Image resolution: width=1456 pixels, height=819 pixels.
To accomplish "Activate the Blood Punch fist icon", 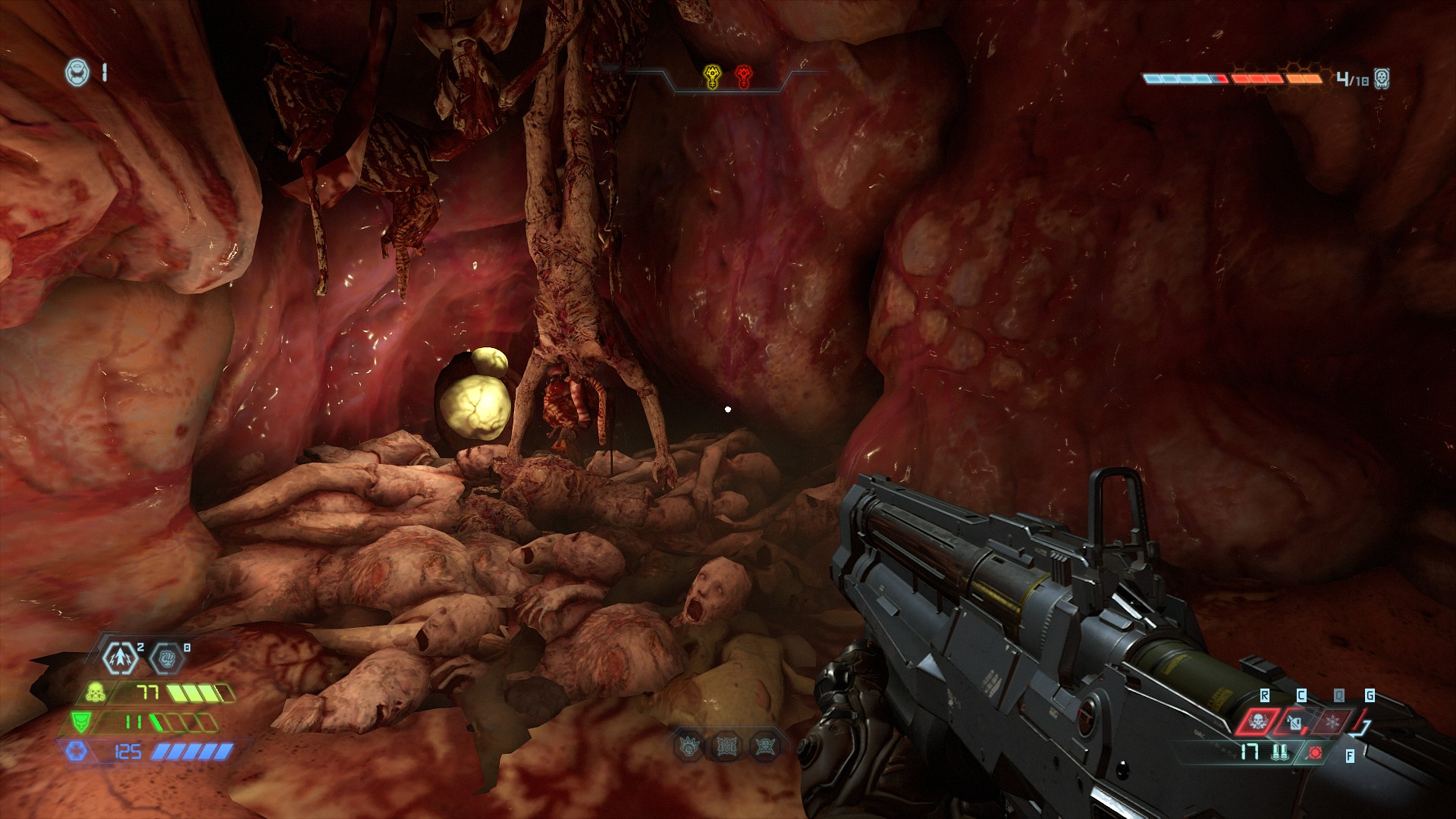I will click(x=167, y=660).
